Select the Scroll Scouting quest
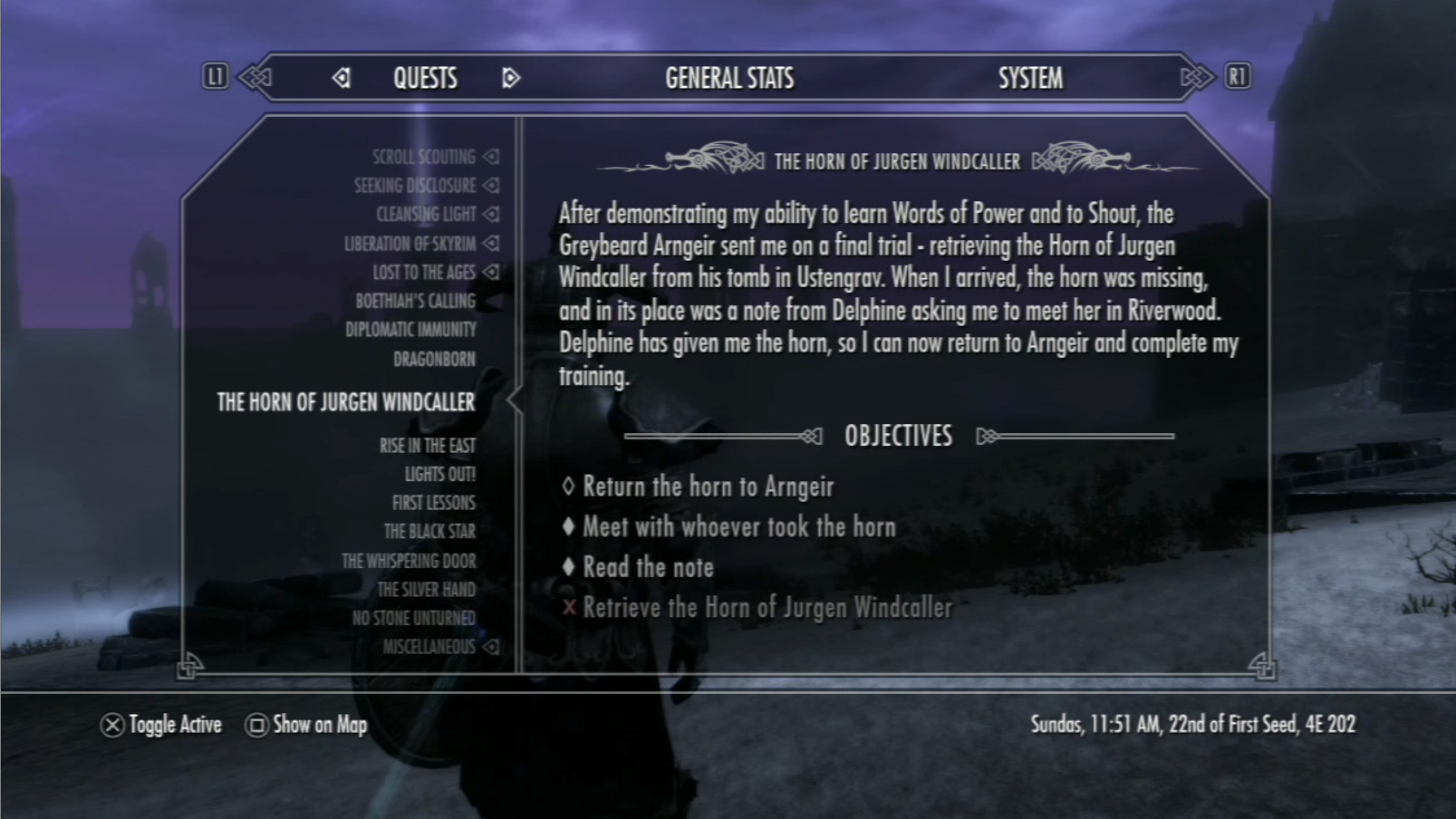Screen dimensions: 1456x819 pos(424,158)
